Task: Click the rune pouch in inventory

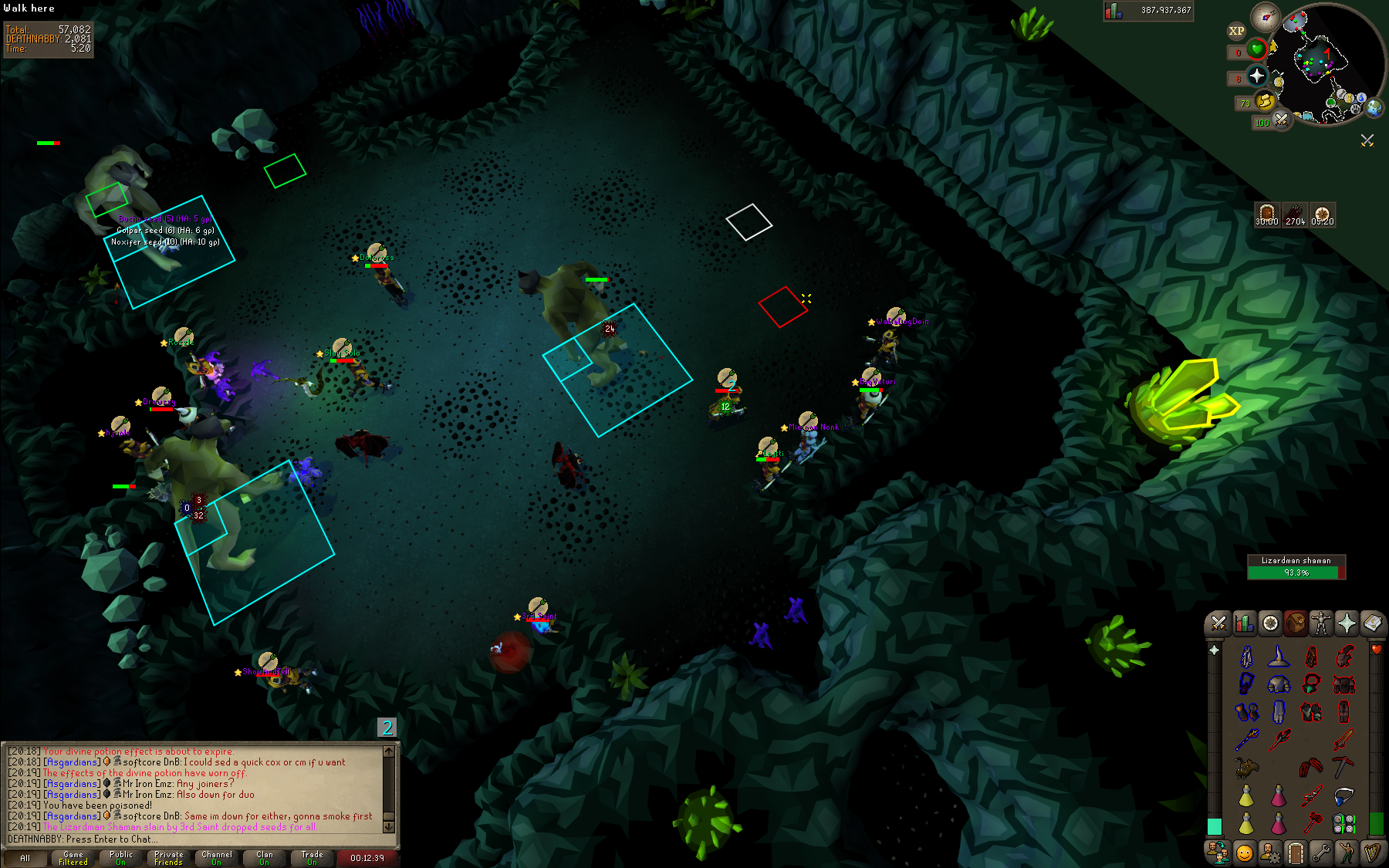Action: 1343,823
